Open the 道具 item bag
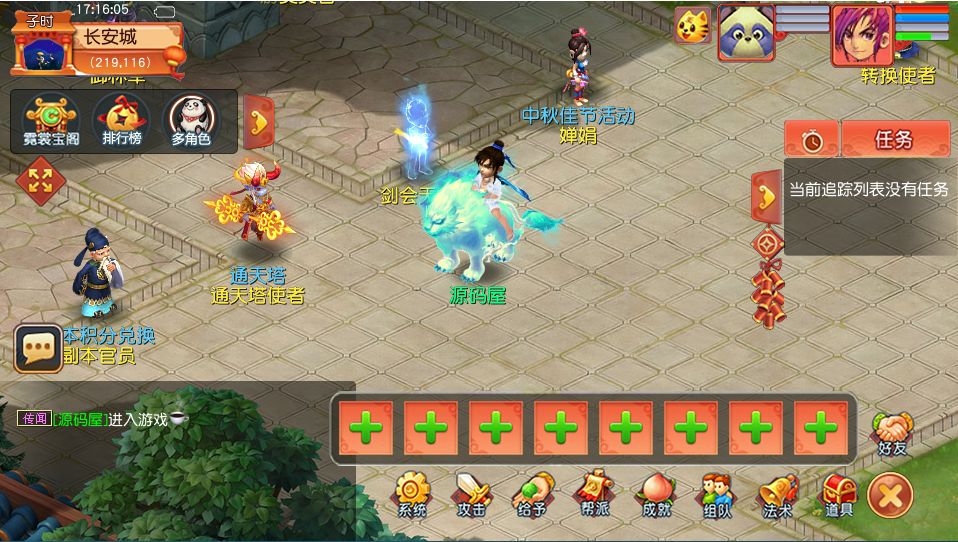The width and height of the screenshot is (958, 542). [838, 494]
